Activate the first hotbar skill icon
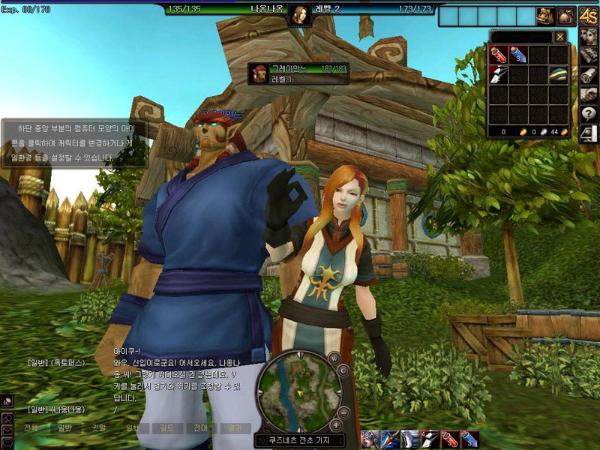Image resolution: width=600 pixels, height=450 pixels. (371, 438)
